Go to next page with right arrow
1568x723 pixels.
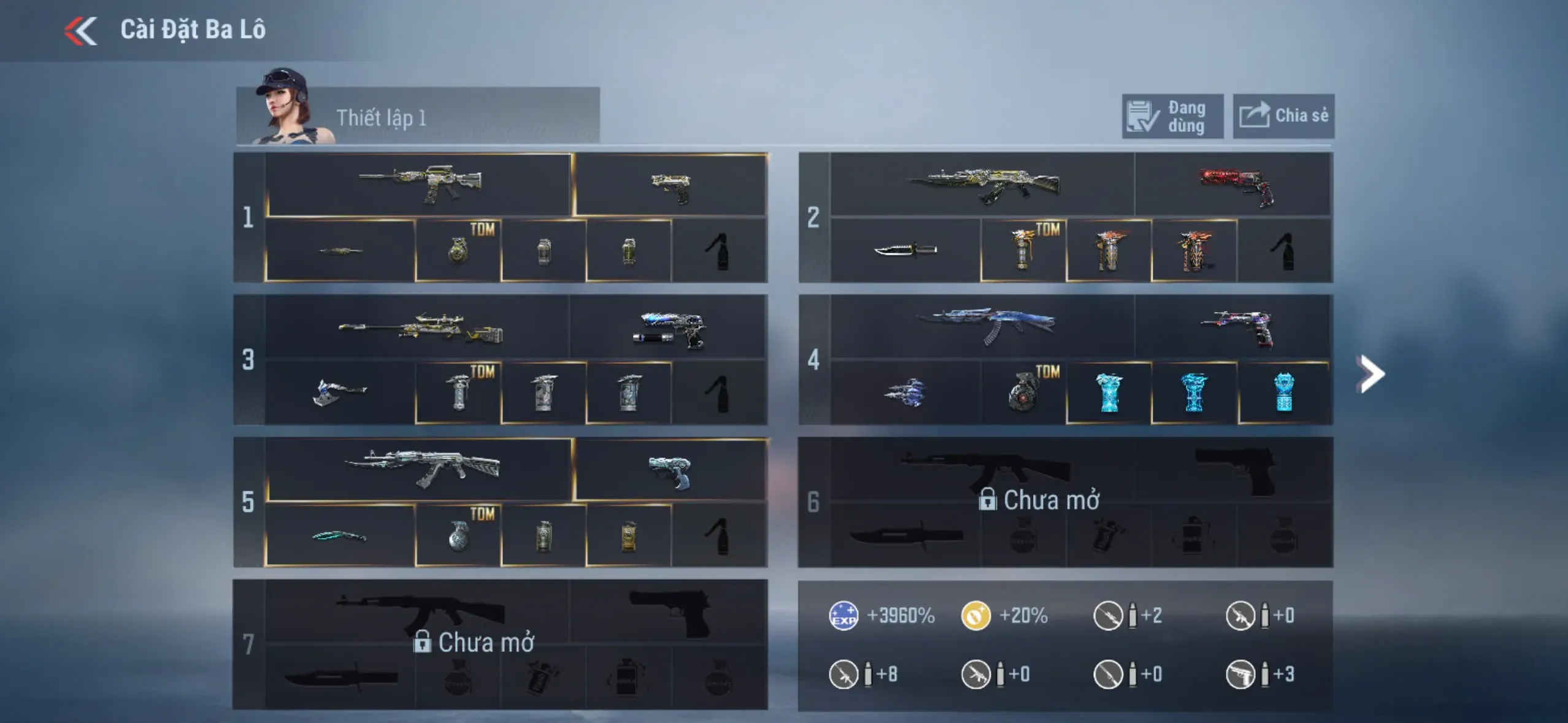pos(1372,373)
